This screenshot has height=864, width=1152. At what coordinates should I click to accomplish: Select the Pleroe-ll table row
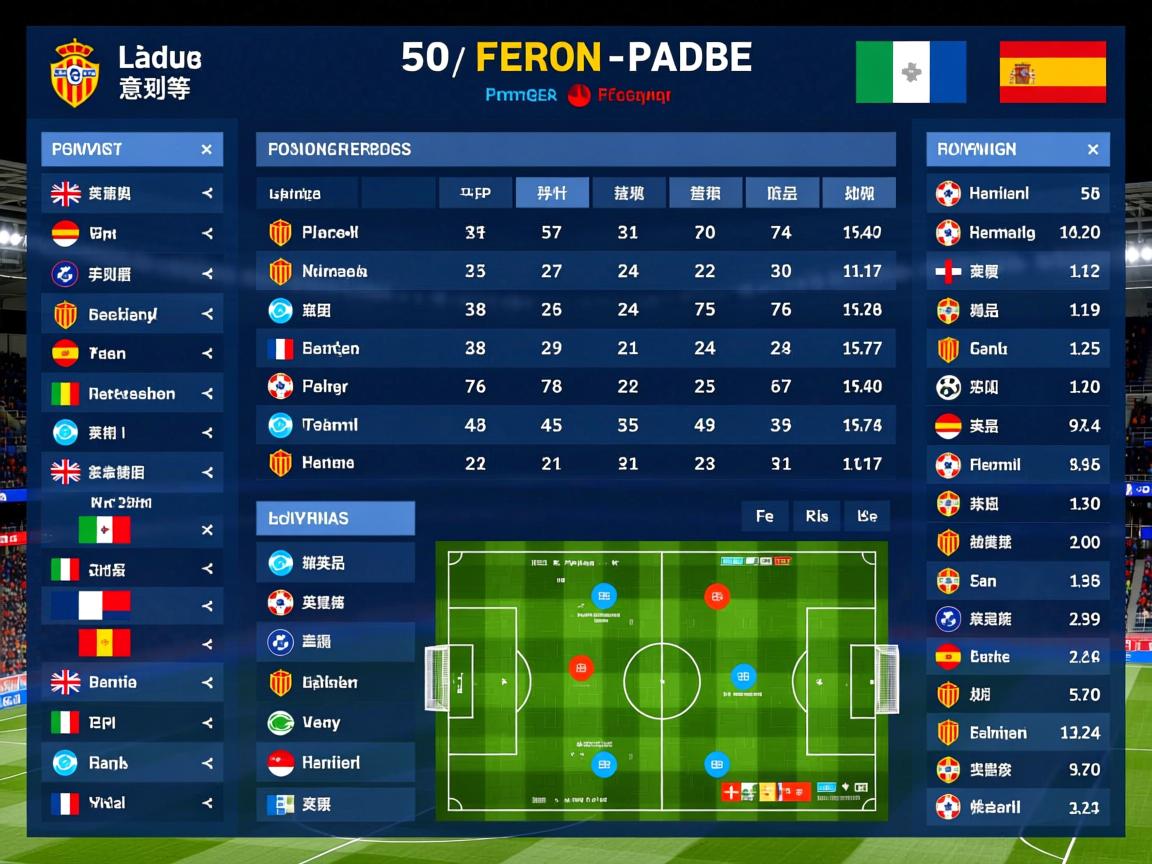pos(575,233)
